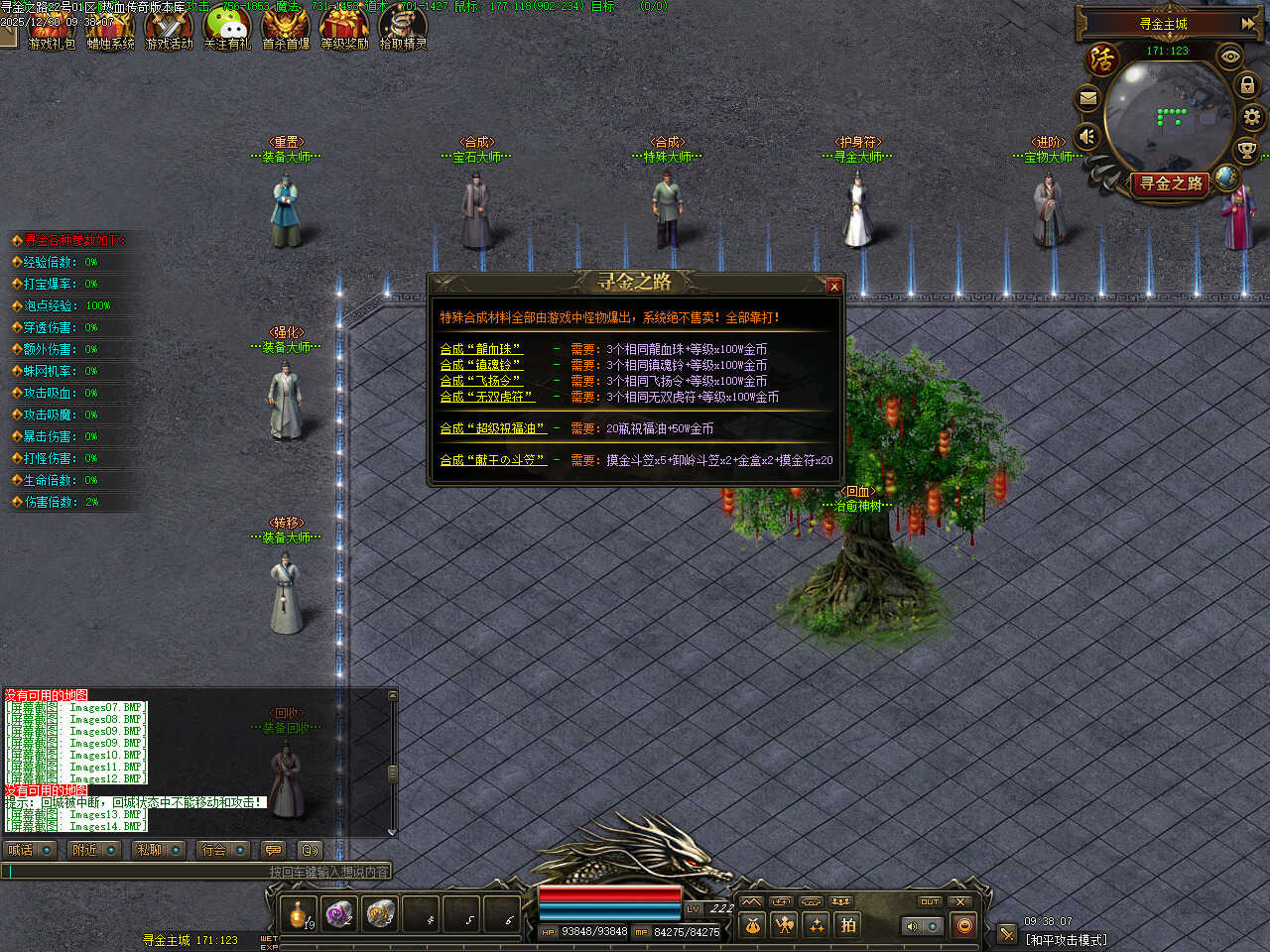The image size is (1270, 952).
Task: Click the red 寻金之路 button under minimap
Action: tap(1171, 183)
